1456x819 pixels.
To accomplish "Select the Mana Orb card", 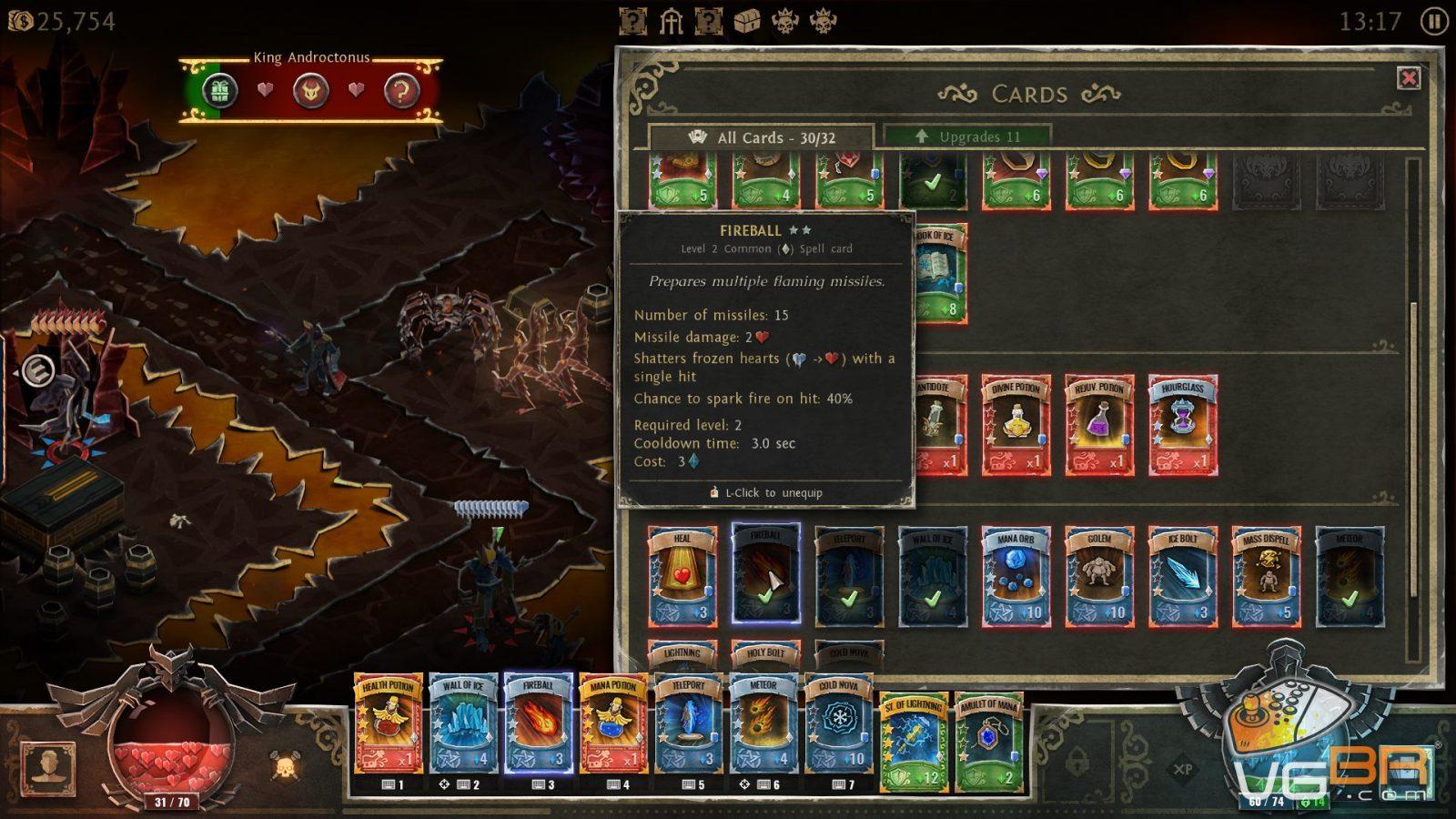I will [x=1016, y=576].
